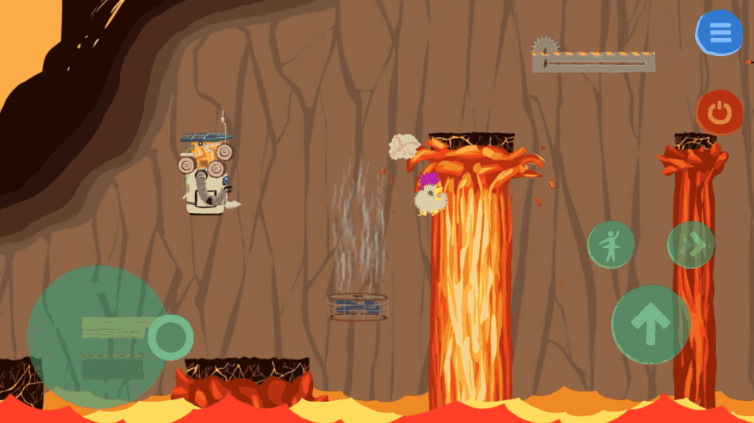Activate the dancing figure emote button
This screenshot has height=423, width=754.
[x=610, y=244]
